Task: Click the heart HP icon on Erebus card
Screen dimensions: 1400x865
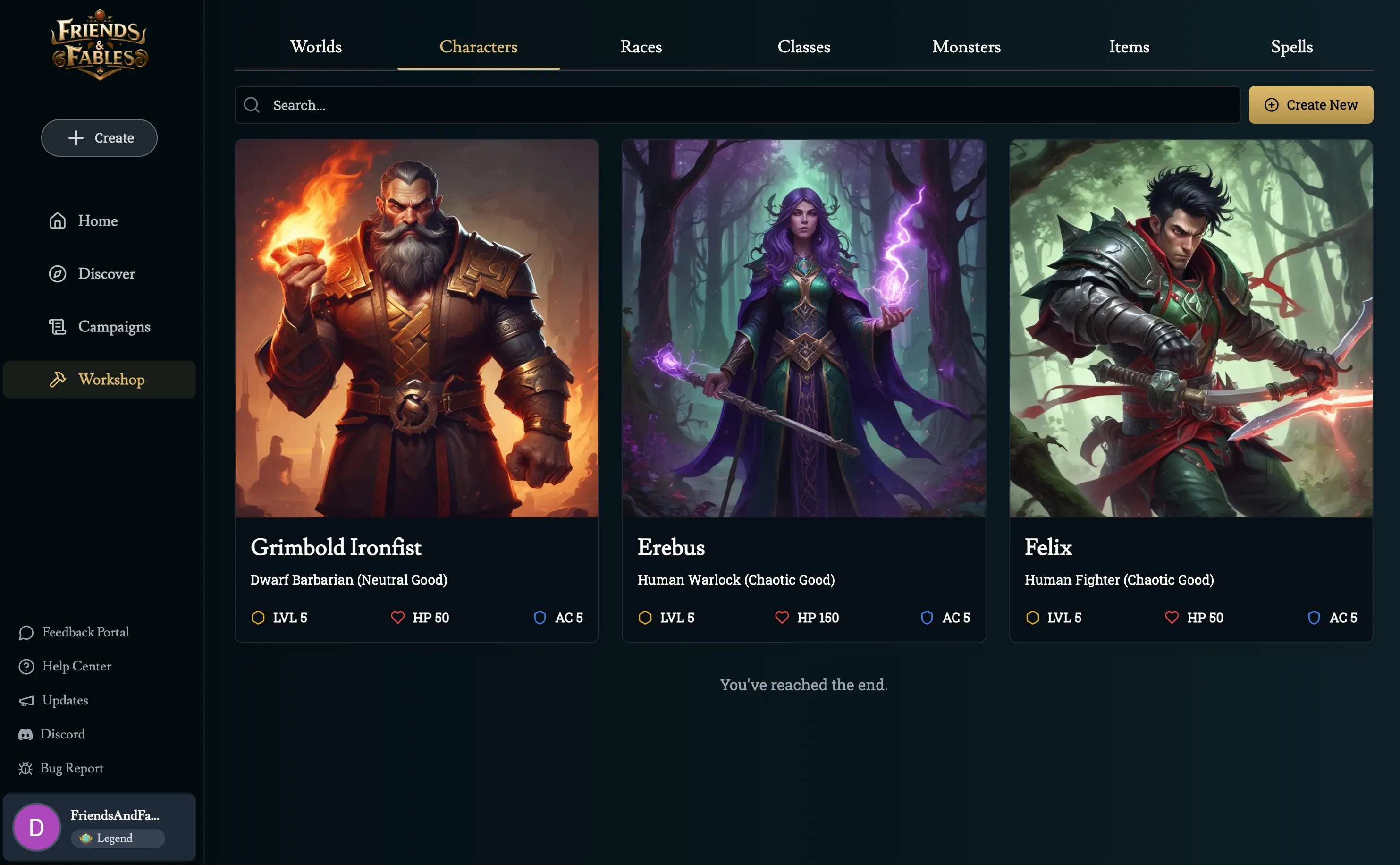Action: 782,617
